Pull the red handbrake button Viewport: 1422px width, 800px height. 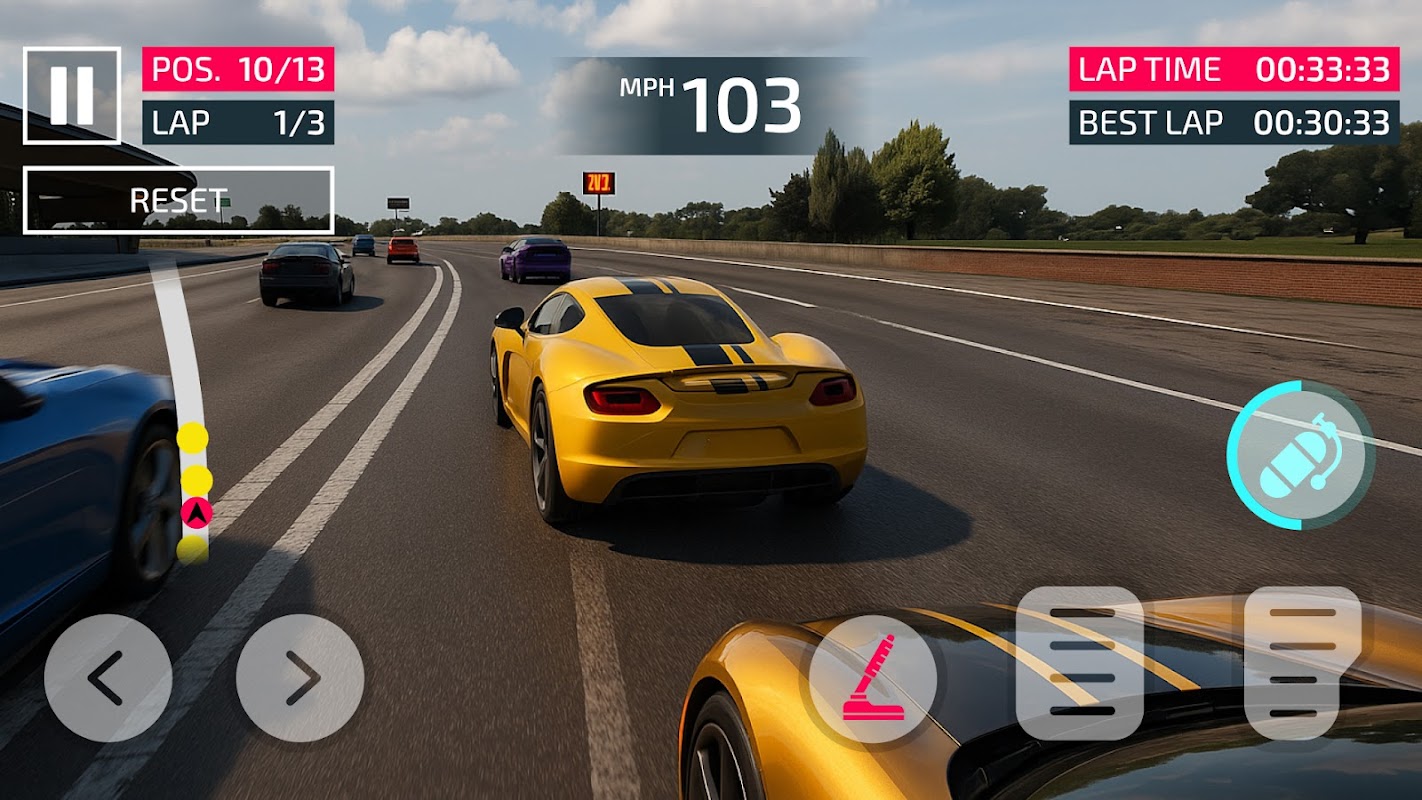pos(873,678)
